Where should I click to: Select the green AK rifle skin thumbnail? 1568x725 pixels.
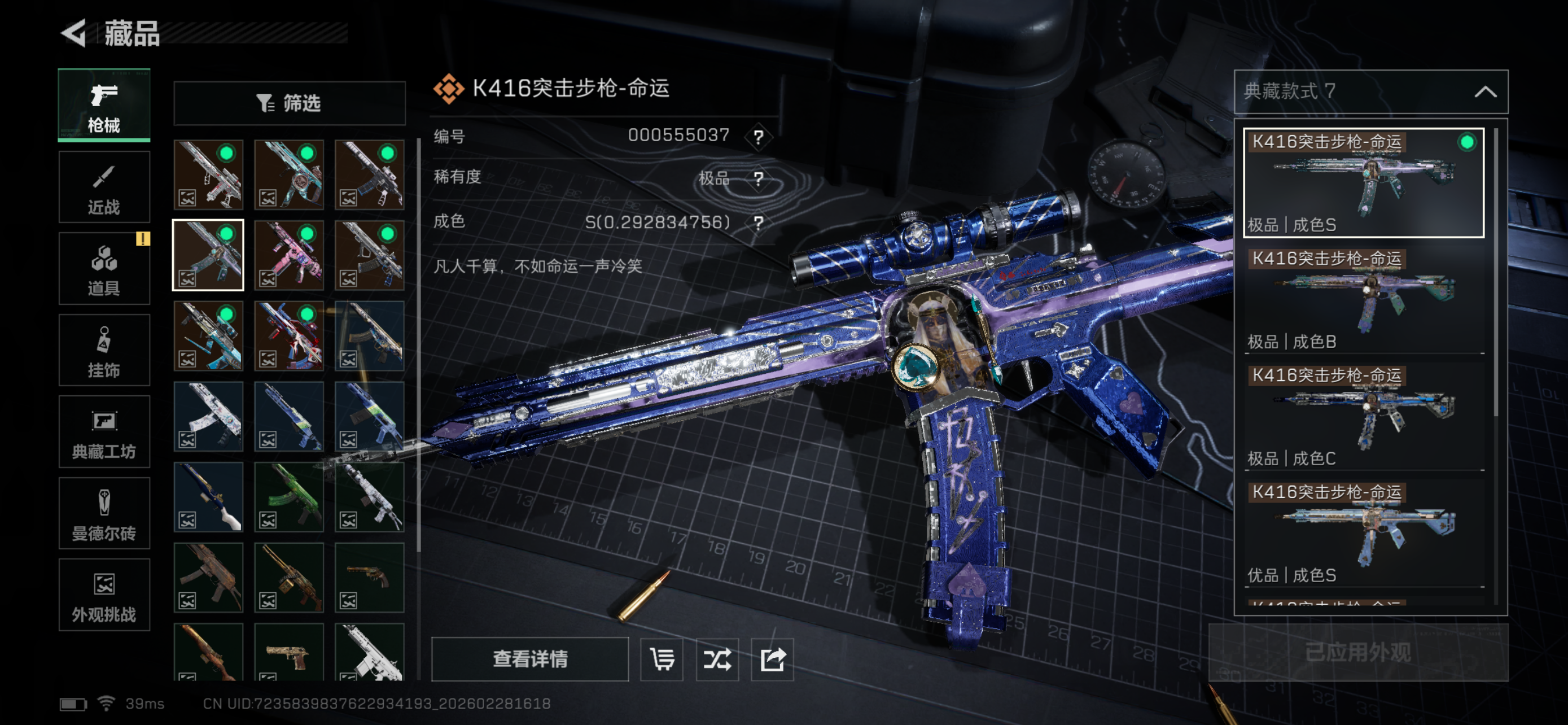click(289, 497)
